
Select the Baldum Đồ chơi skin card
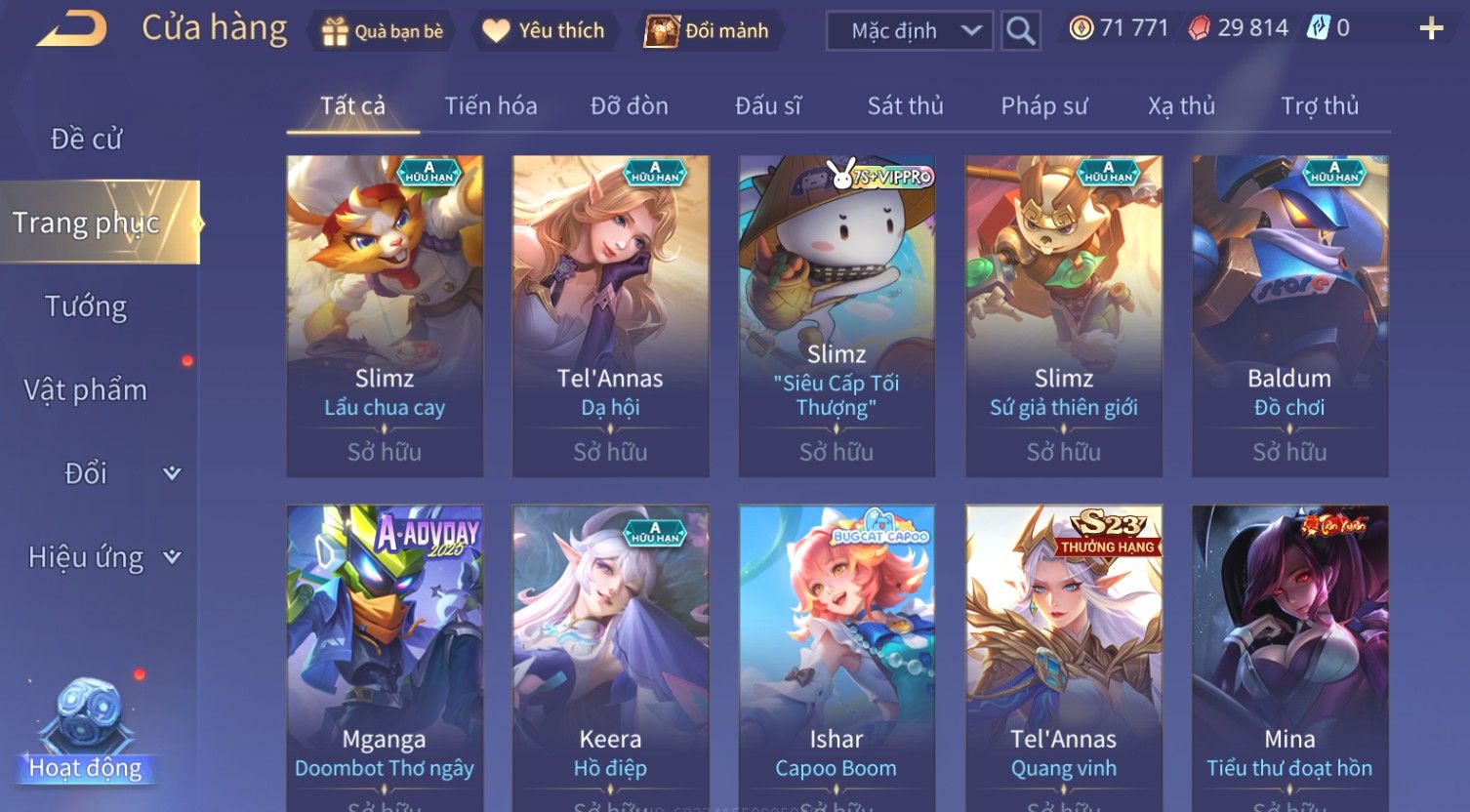pyautogui.click(x=1289, y=315)
